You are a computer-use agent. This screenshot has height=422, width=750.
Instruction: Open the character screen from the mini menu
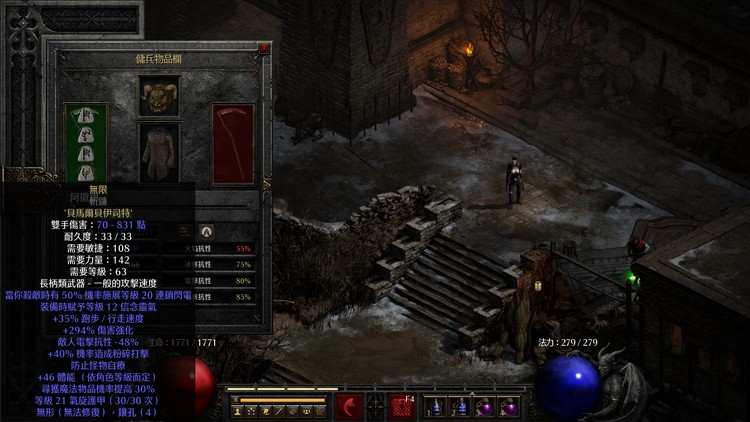239,411
